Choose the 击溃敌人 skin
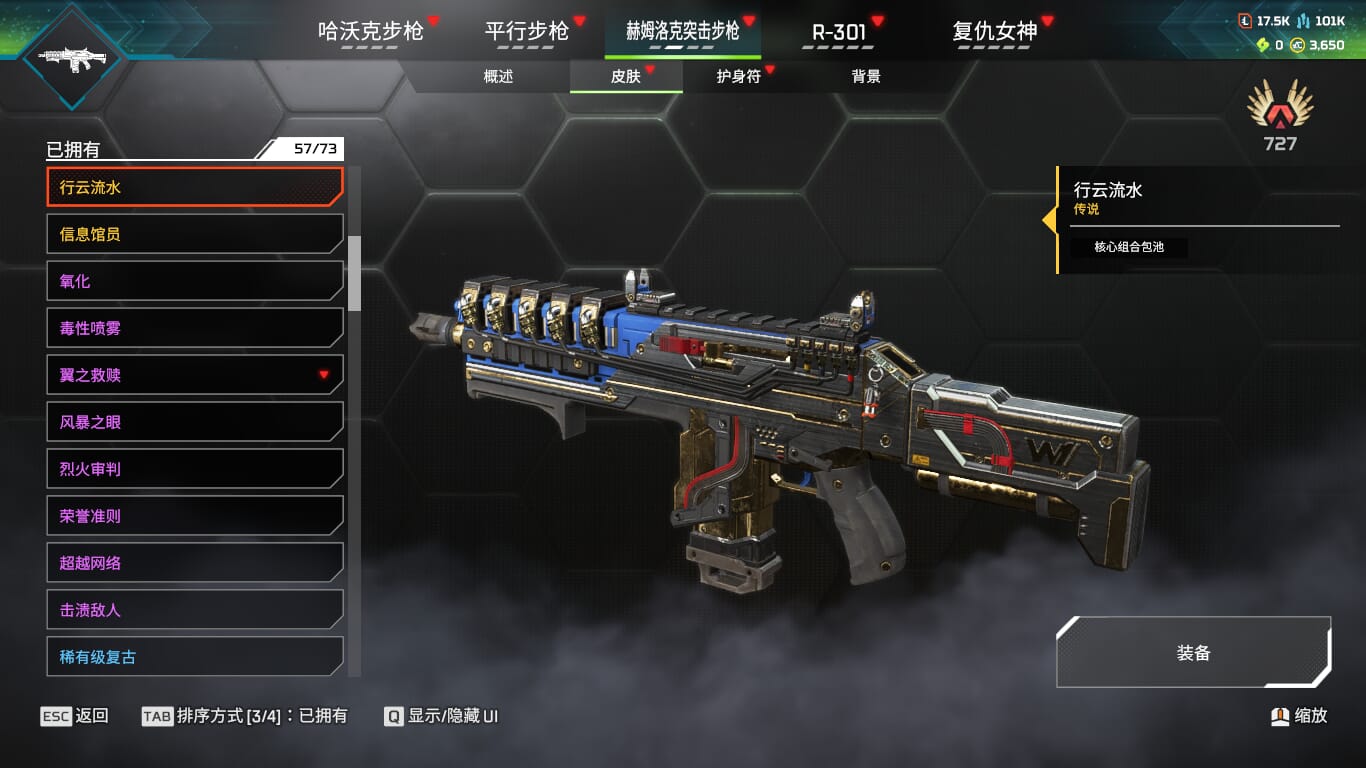Image resolution: width=1366 pixels, height=768 pixels. (x=195, y=610)
